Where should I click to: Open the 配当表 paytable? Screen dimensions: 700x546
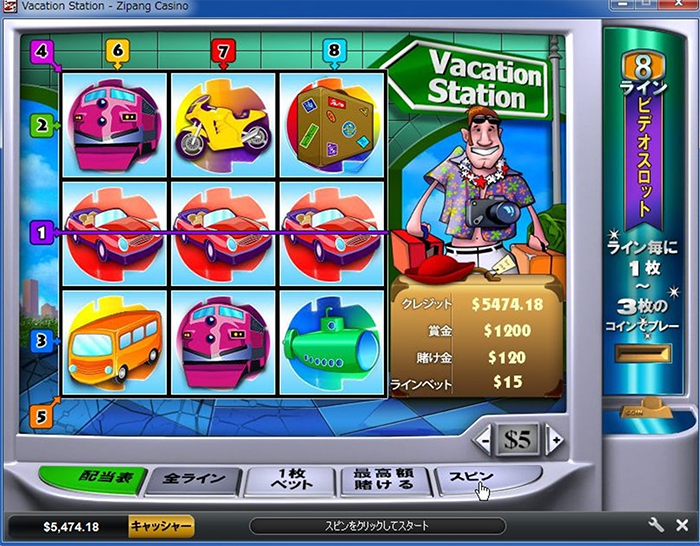90,479
